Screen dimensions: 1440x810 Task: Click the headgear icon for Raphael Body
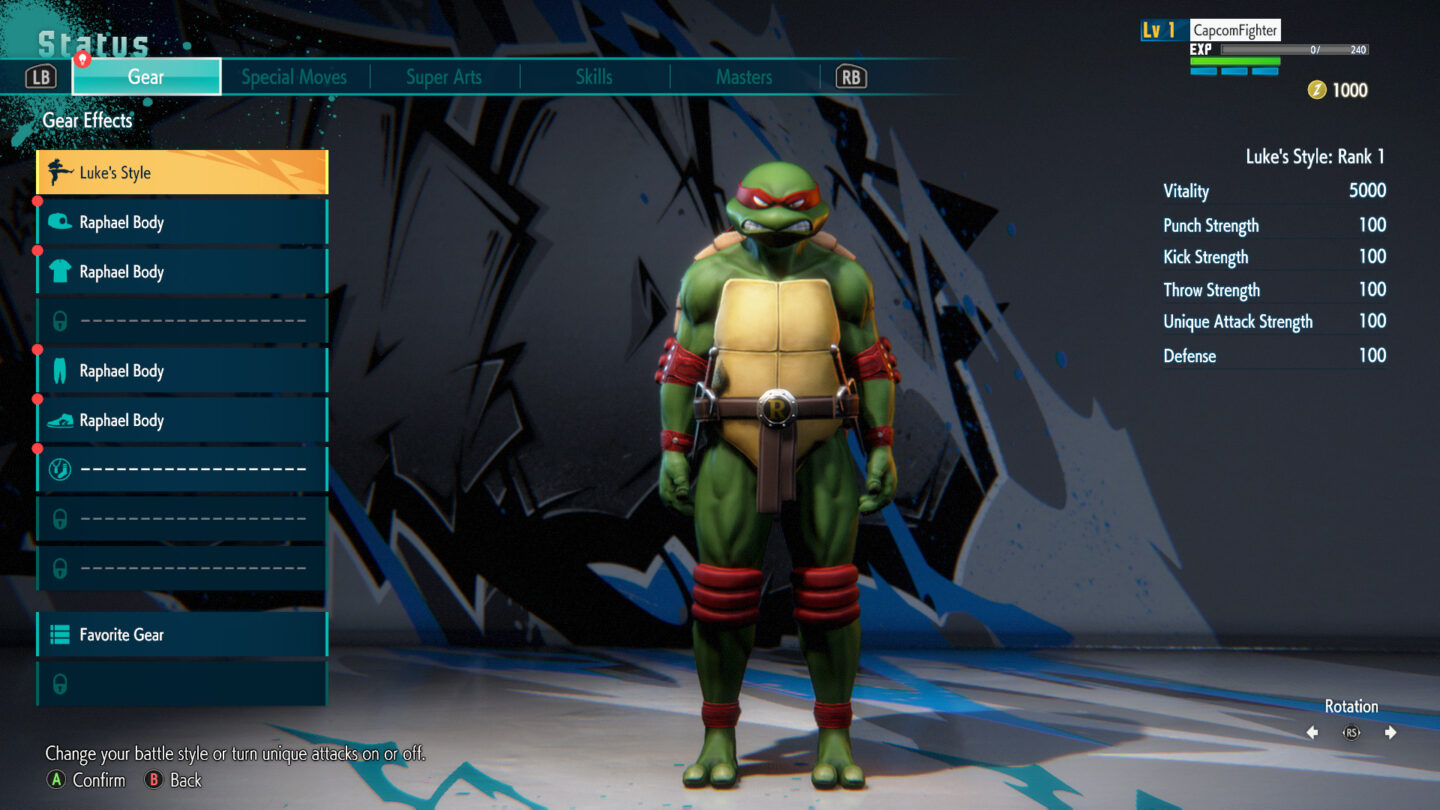(60, 222)
